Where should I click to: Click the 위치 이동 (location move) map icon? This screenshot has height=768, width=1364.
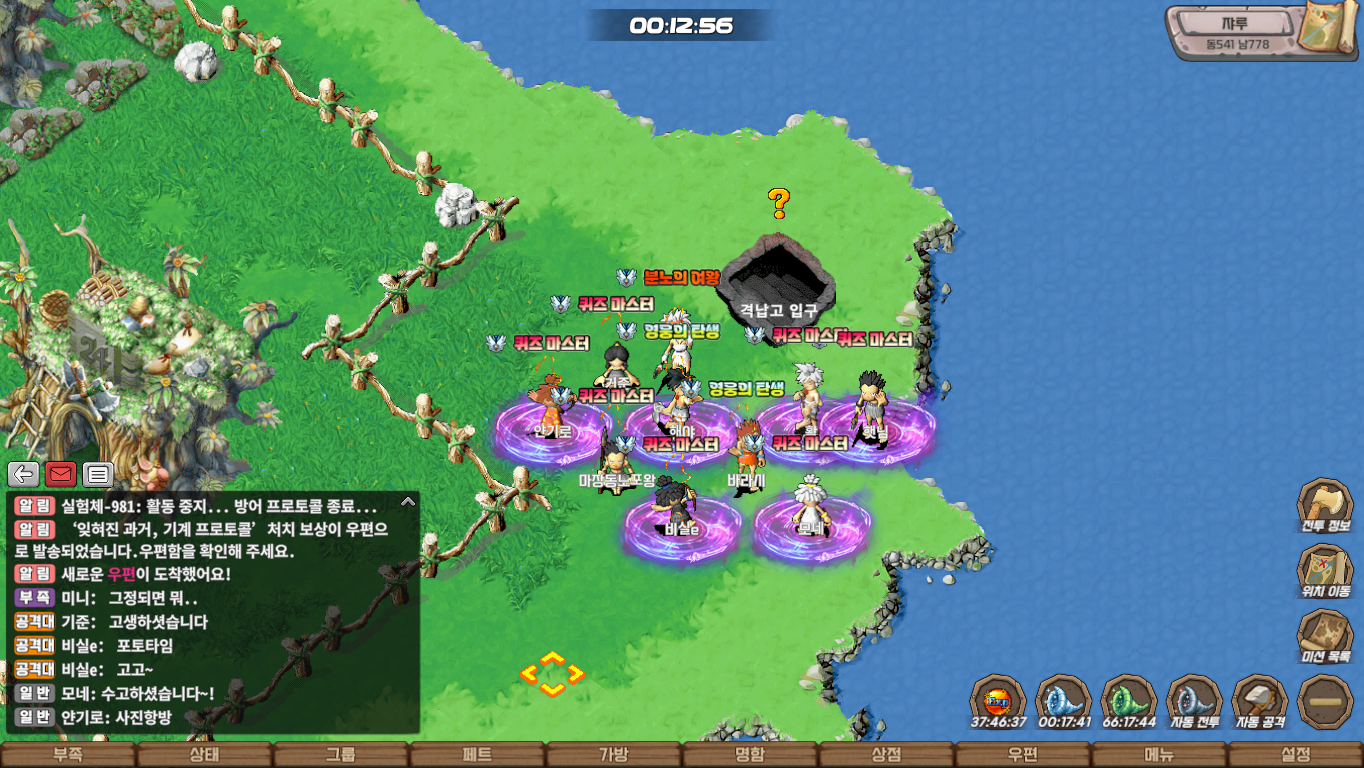(1325, 570)
